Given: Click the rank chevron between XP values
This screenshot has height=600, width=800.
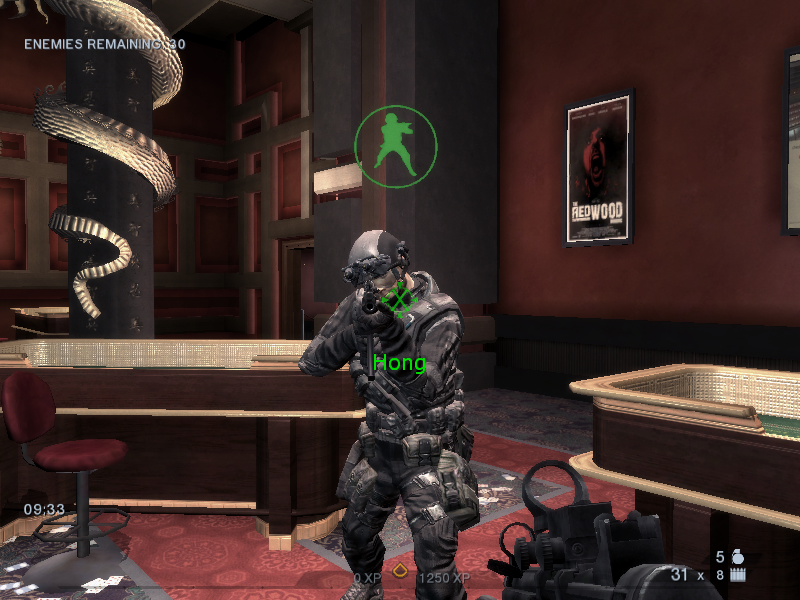Looking at the screenshot, I should [399, 572].
